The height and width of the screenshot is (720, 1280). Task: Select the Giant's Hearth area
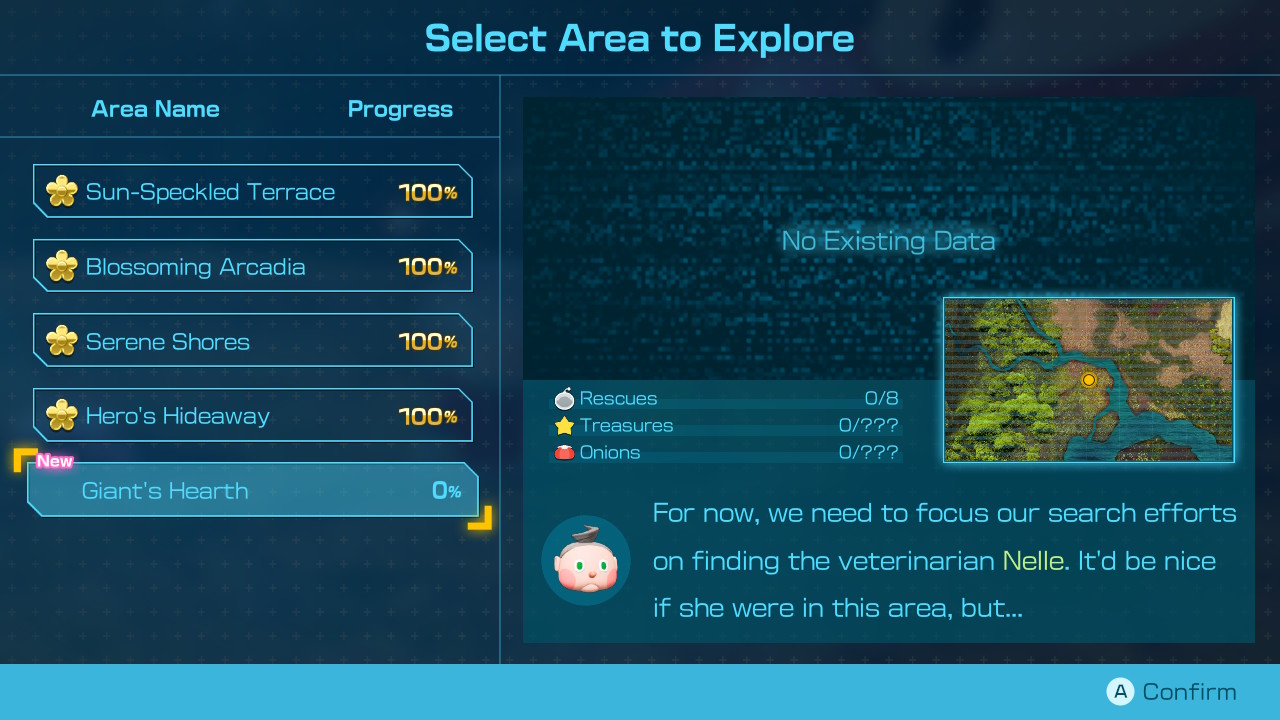pos(252,490)
